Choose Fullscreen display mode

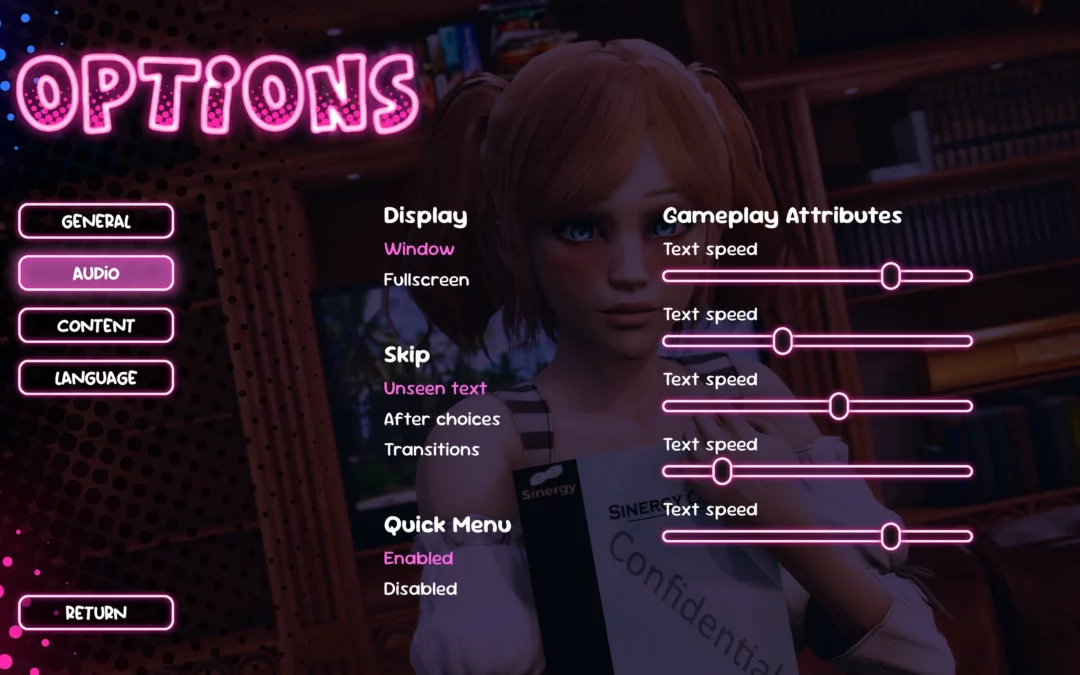click(x=426, y=280)
